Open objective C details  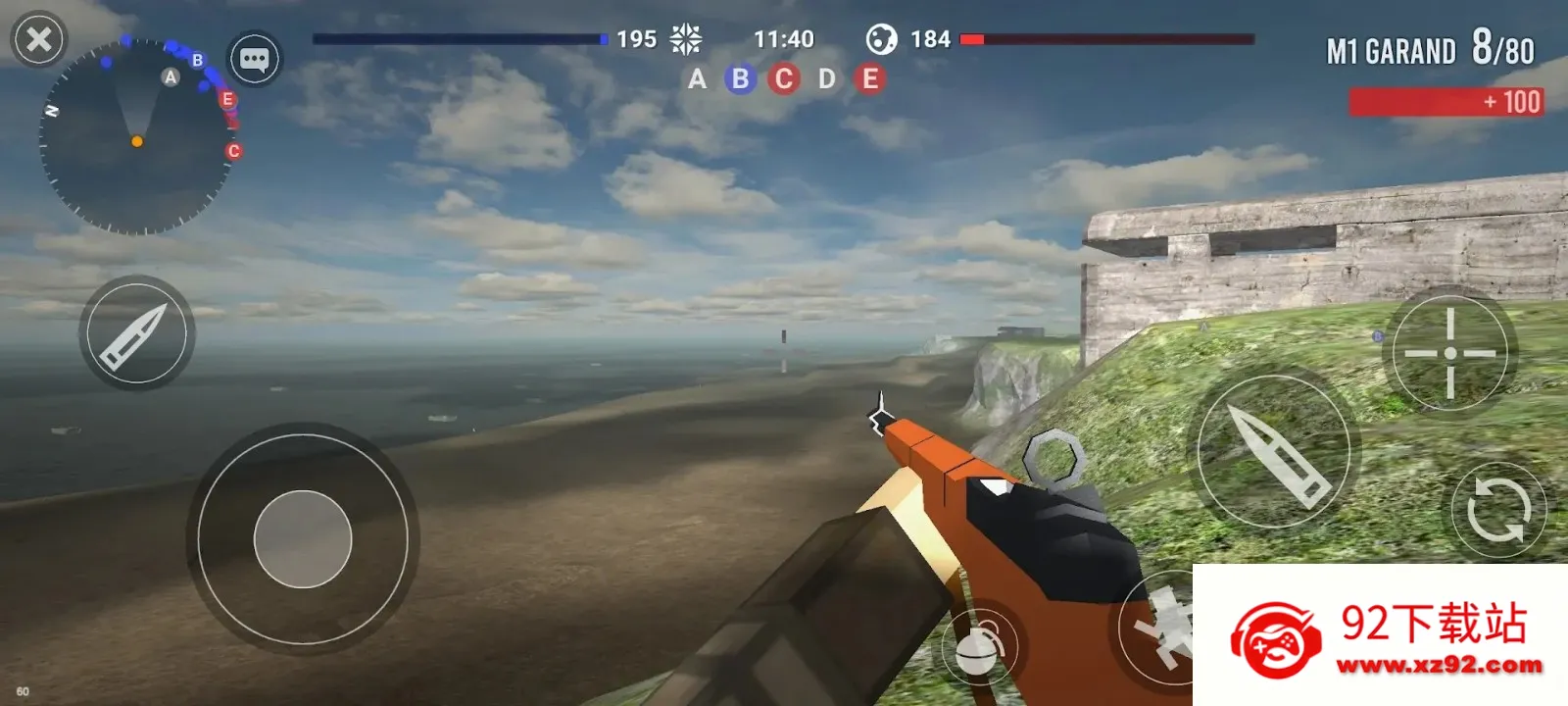click(782, 79)
